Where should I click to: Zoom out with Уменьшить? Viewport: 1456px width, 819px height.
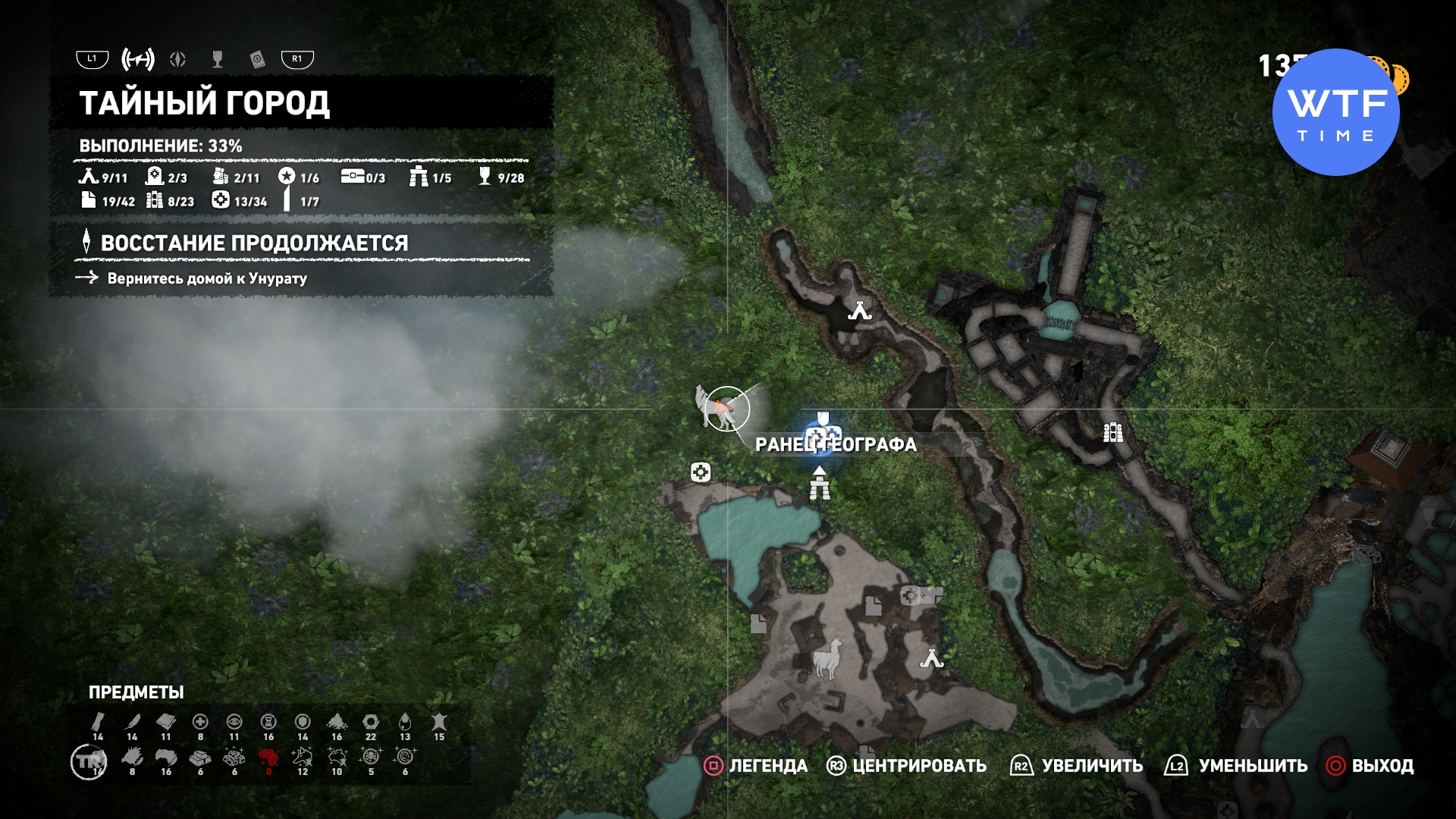(1237, 766)
